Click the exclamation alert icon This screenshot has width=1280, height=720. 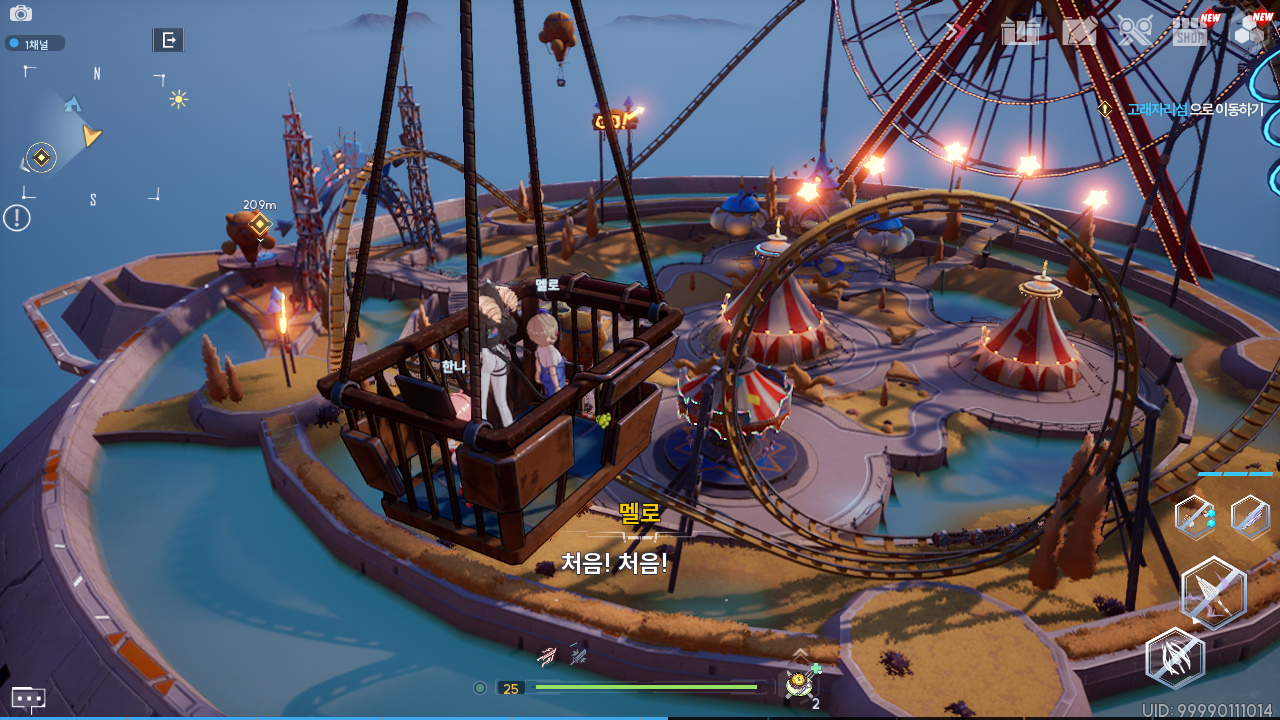pyautogui.click(x=17, y=217)
